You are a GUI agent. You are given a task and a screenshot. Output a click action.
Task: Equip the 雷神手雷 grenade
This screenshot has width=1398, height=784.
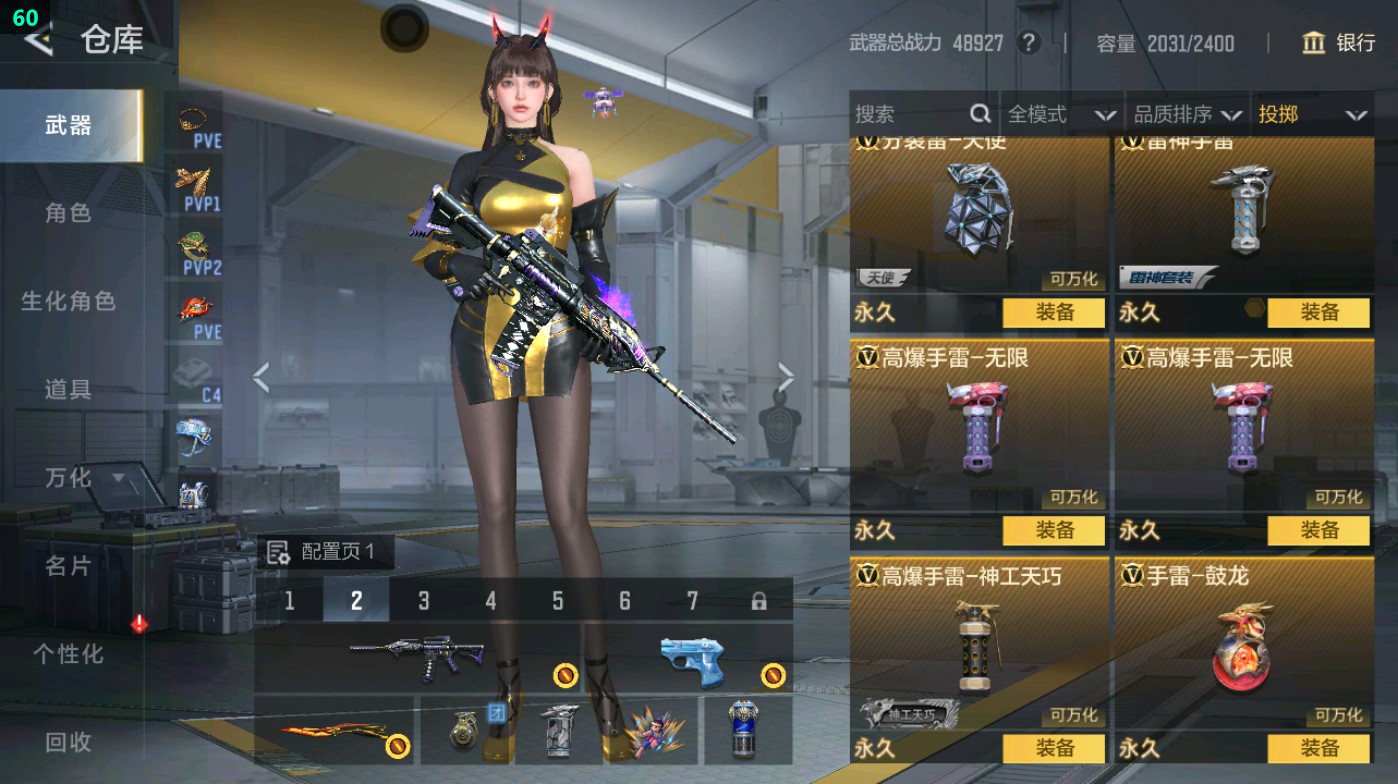point(1318,313)
